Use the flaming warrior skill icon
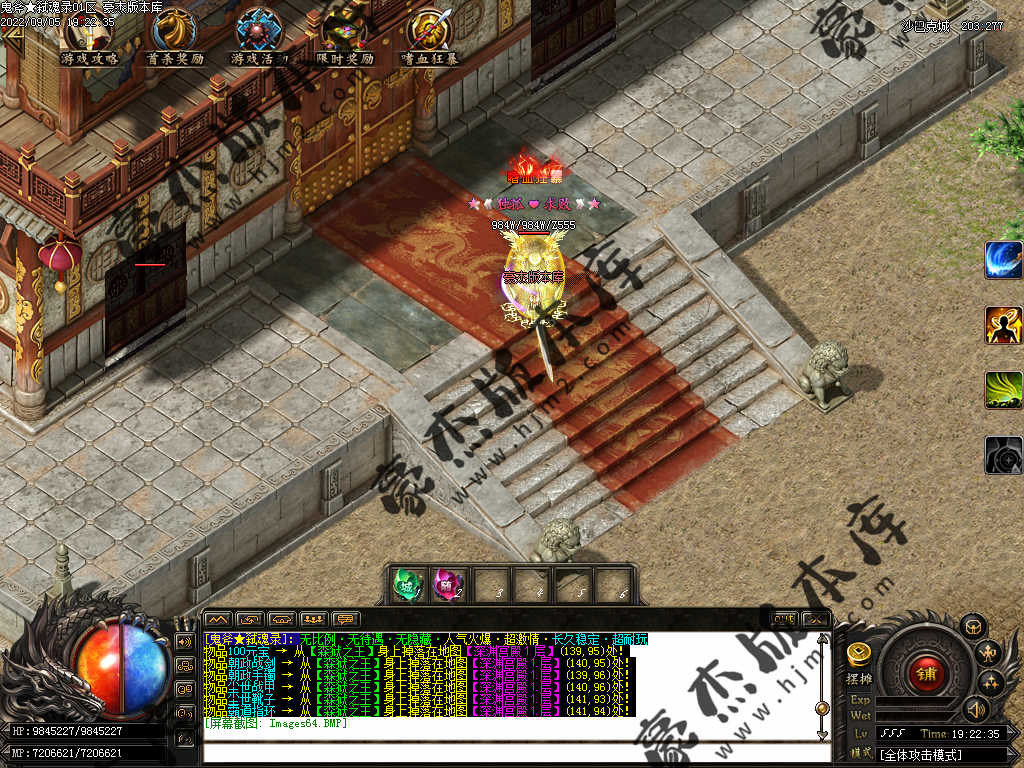Viewport: 1024px width, 768px height. (1003, 325)
